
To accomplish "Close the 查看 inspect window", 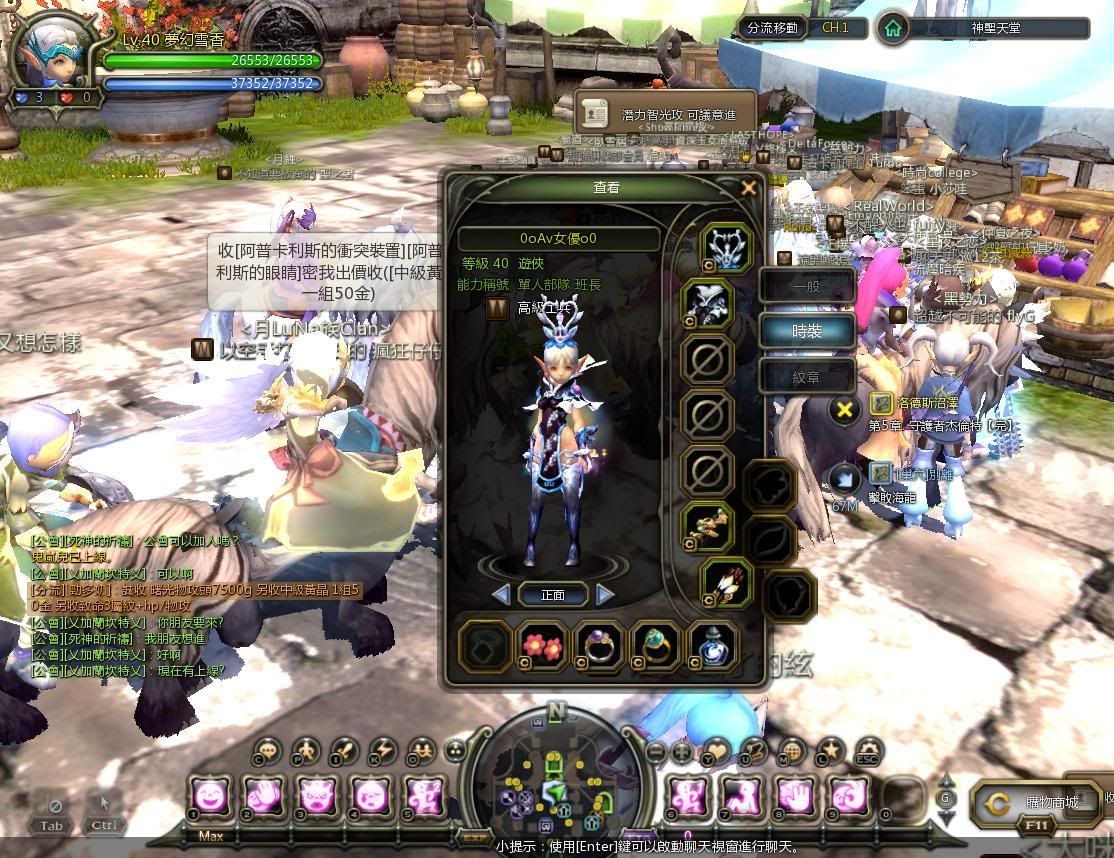I will (748, 188).
